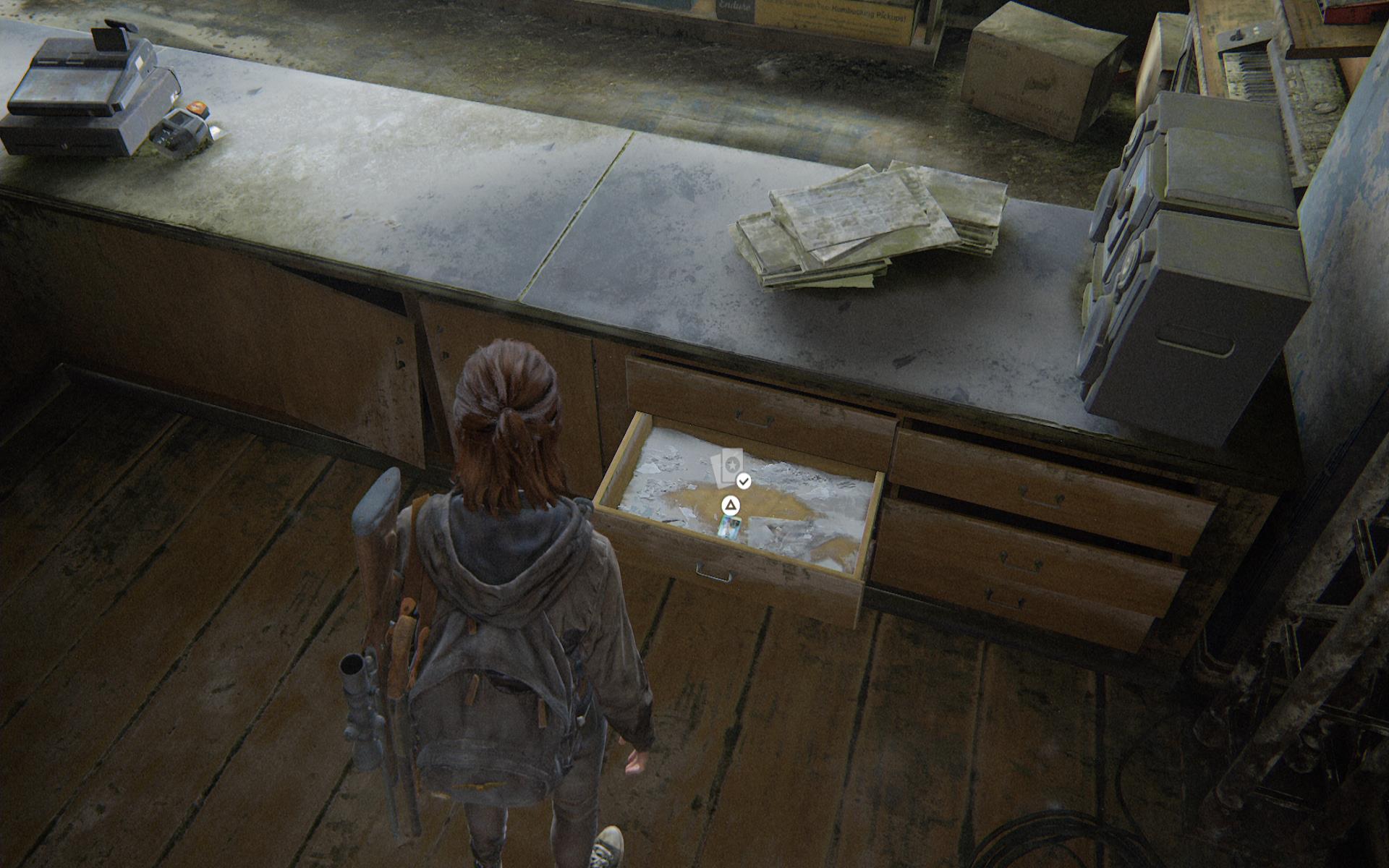Click the trading card collectible icon
The width and height of the screenshot is (1389, 868).
coord(728,467)
